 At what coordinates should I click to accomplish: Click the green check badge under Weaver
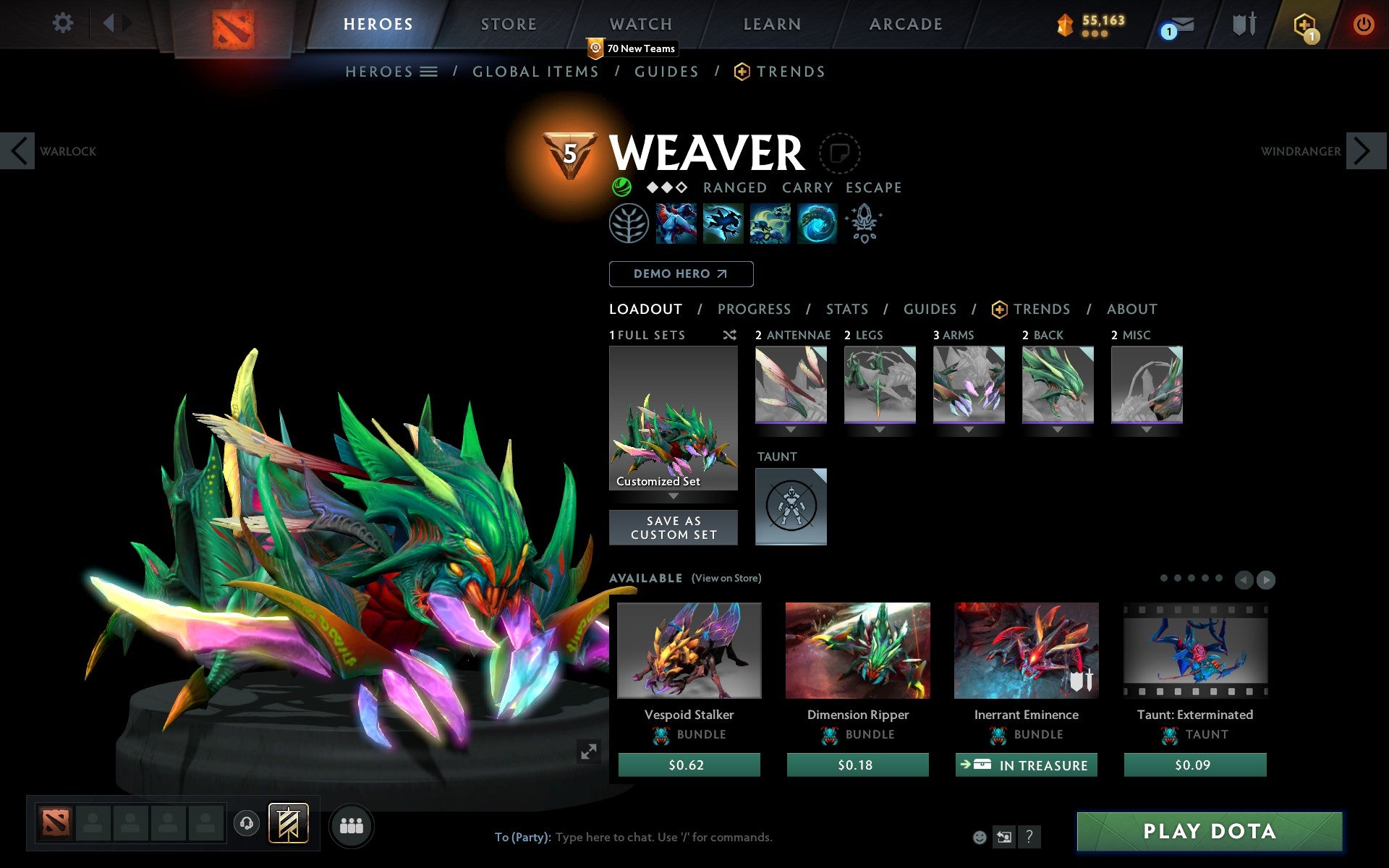pyautogui.click(x=620, y=187)
